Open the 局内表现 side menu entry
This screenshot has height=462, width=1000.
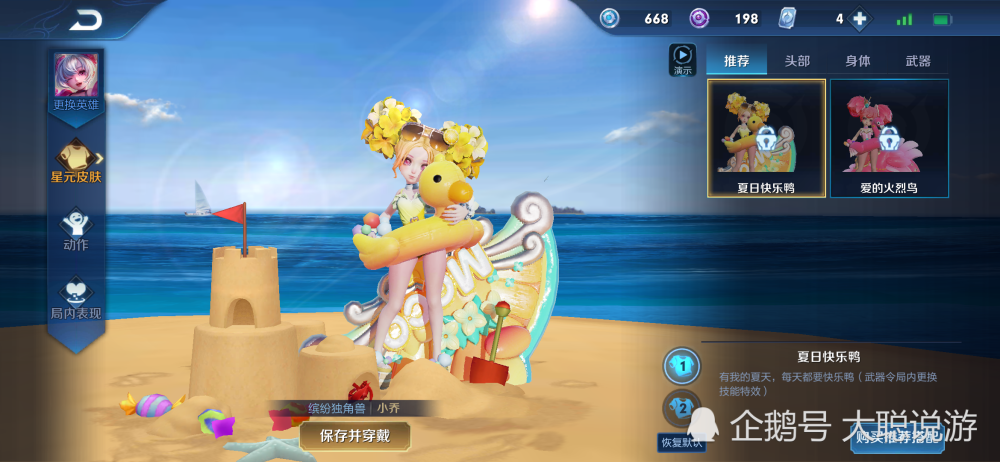76,298
